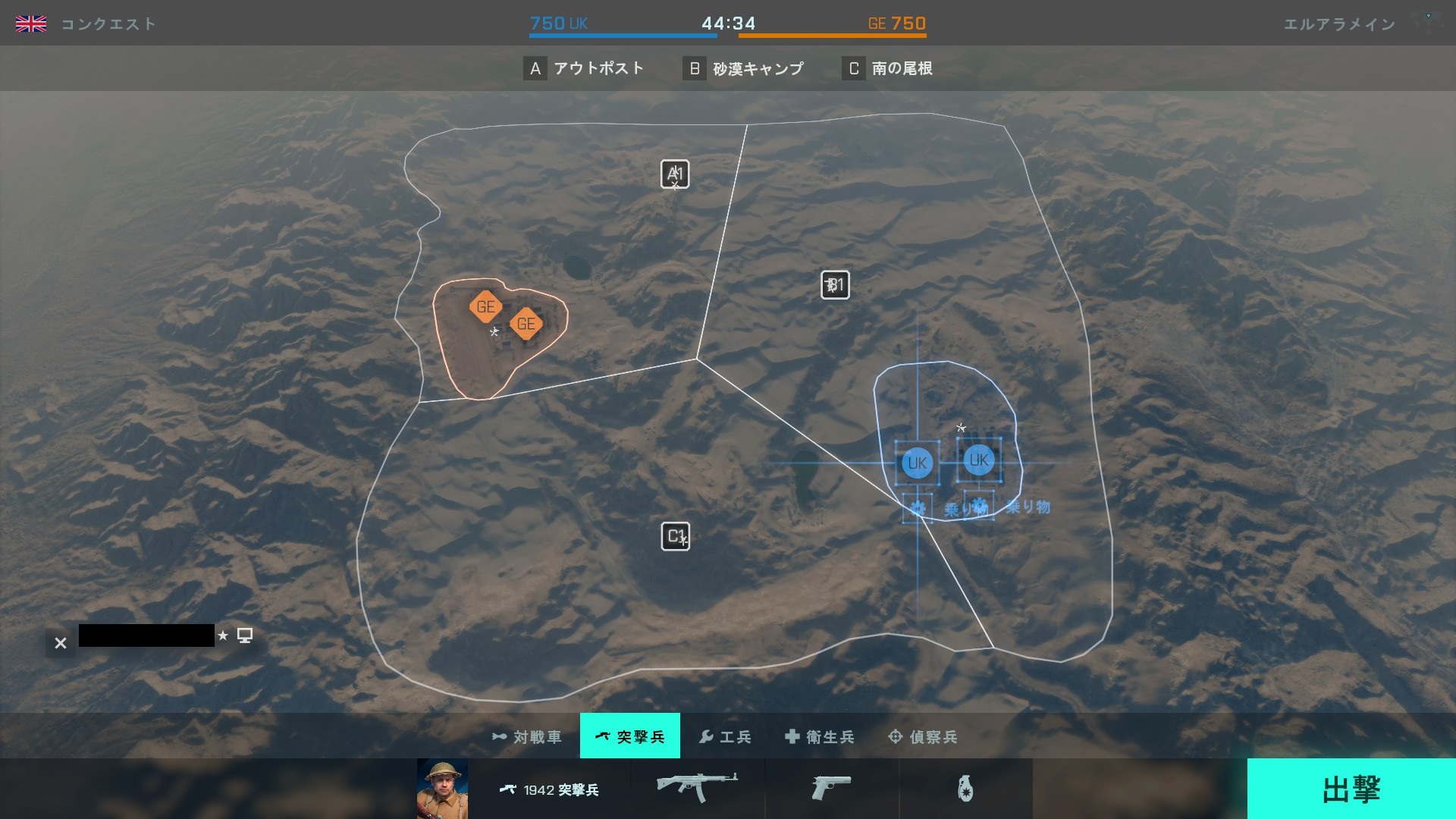Close the squad panel with the X
Image resolution: width=1456 pixels, height=819 pixels.
click(x=61, y=643)
